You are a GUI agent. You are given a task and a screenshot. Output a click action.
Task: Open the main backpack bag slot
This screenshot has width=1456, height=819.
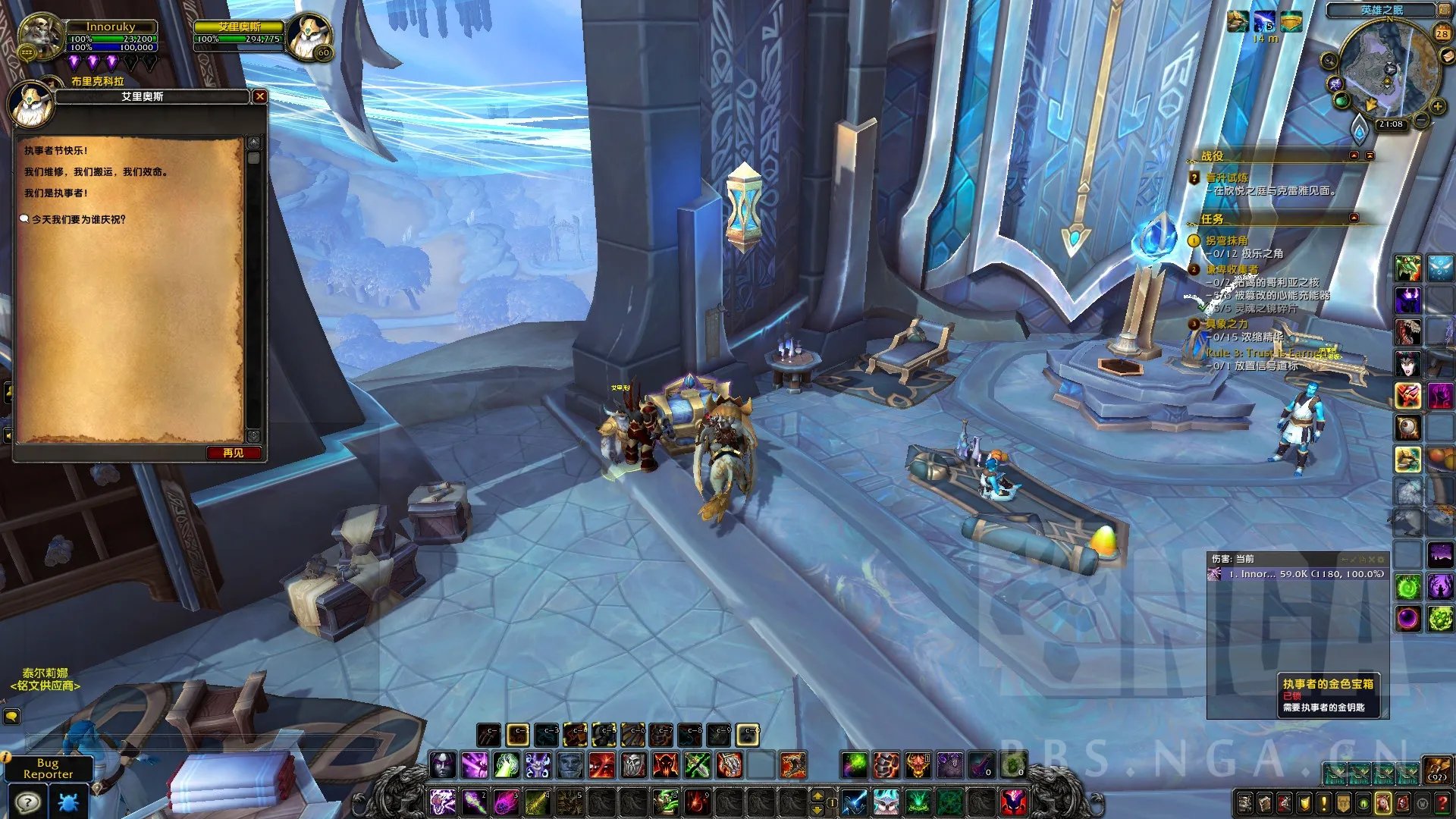pos(1436,770)
